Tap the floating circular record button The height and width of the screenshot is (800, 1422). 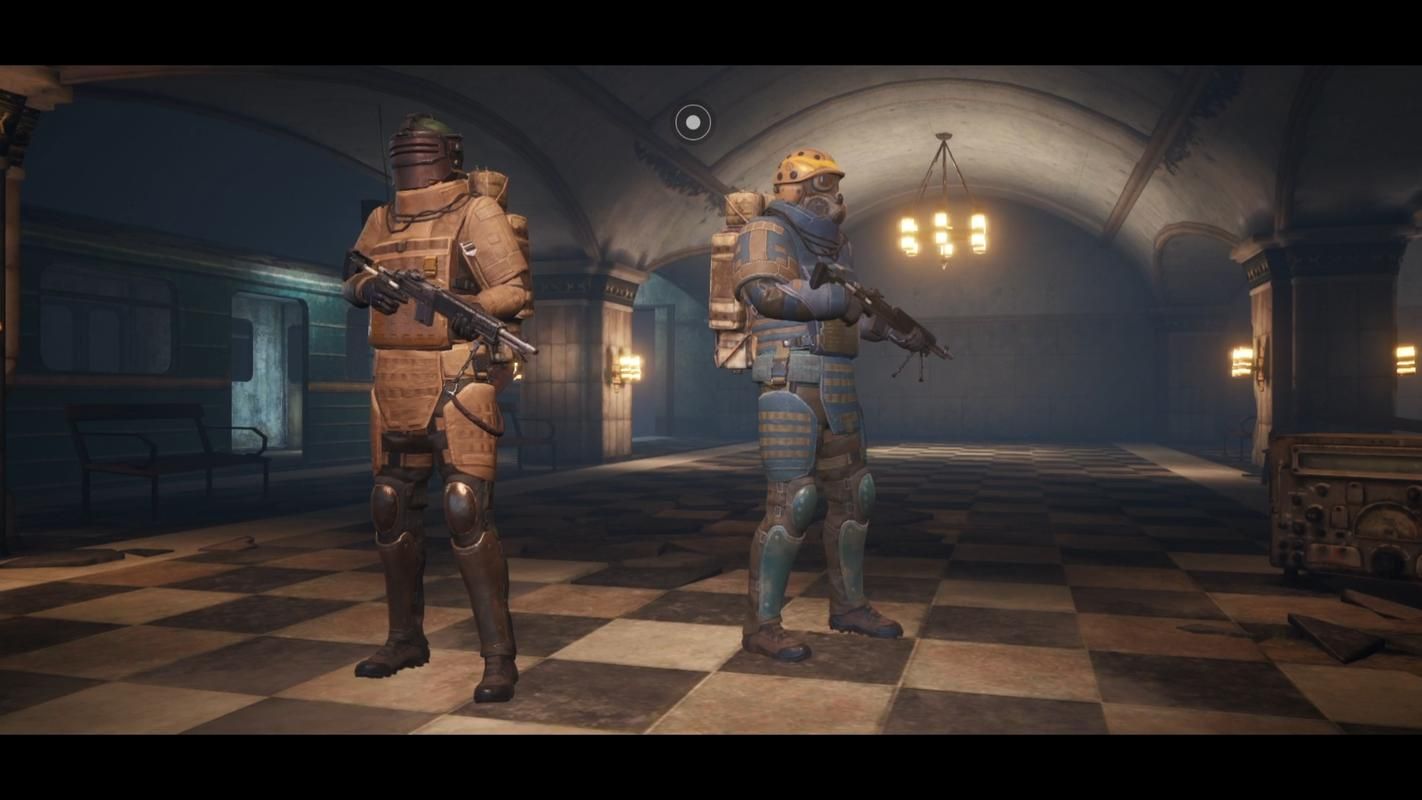coord(693,123)
